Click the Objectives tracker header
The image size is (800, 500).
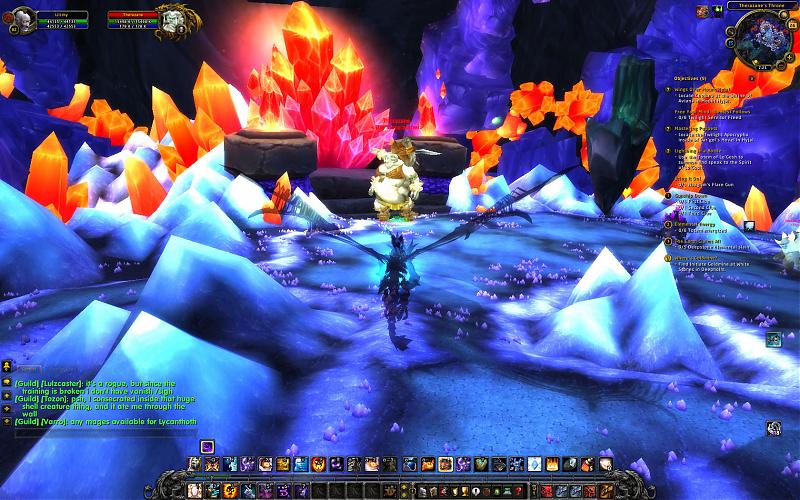click(690, 77)
